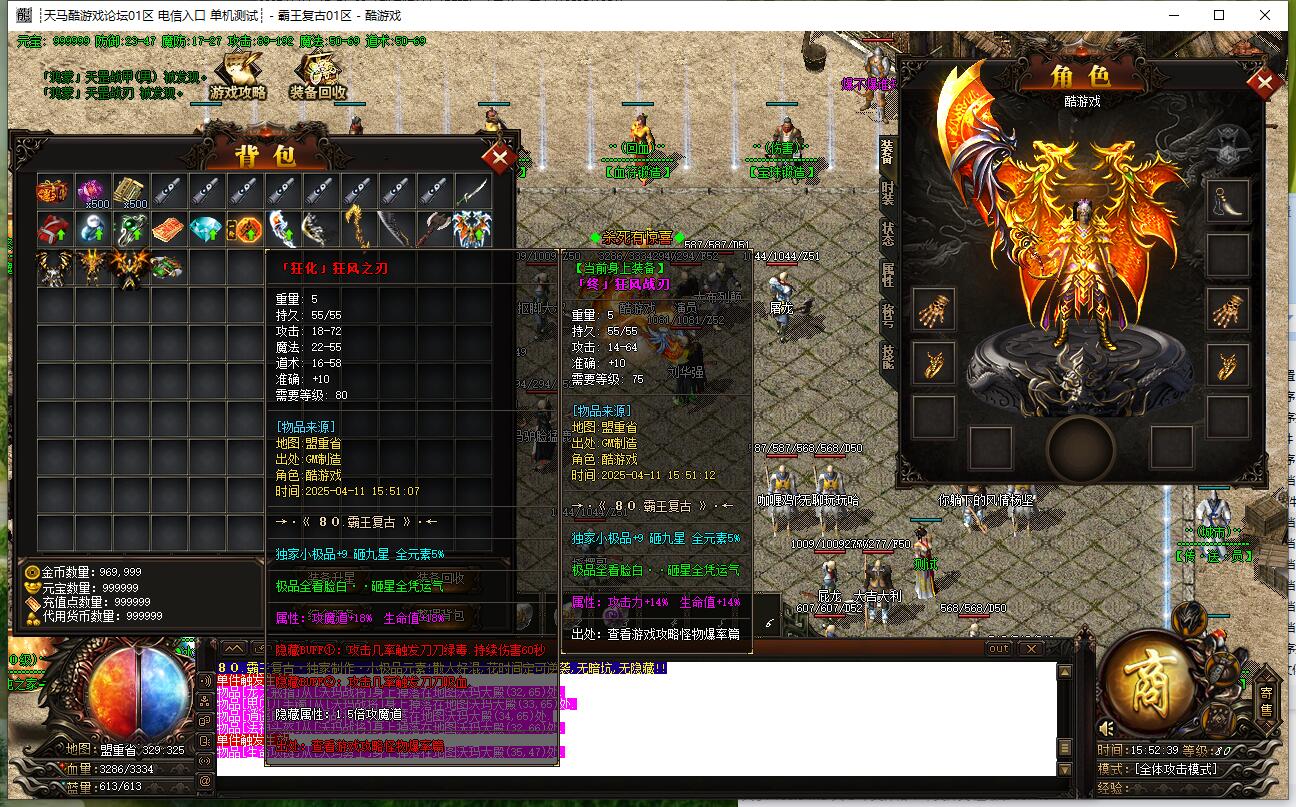Maximize the game window
This screenshot has height=807, width=1296.
pos(1219,15)
